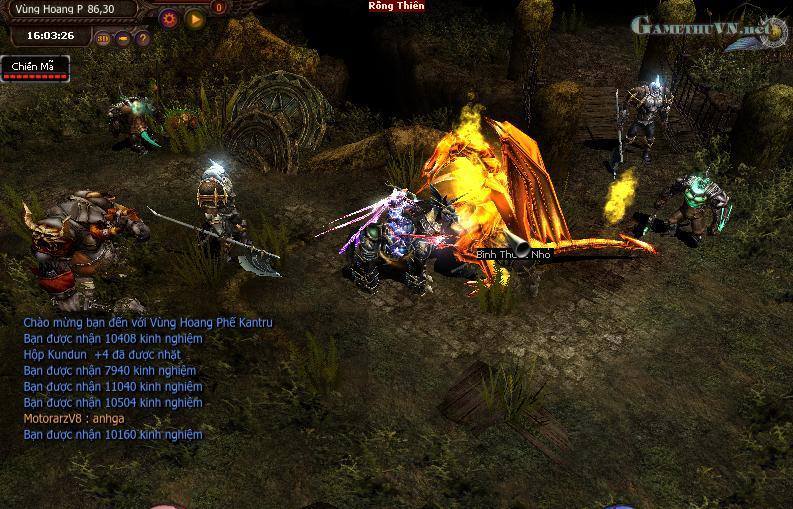This screenshot has width=793, height=509.
Task: Click the orange play arrow button
Action: click(x=194, y=18)
